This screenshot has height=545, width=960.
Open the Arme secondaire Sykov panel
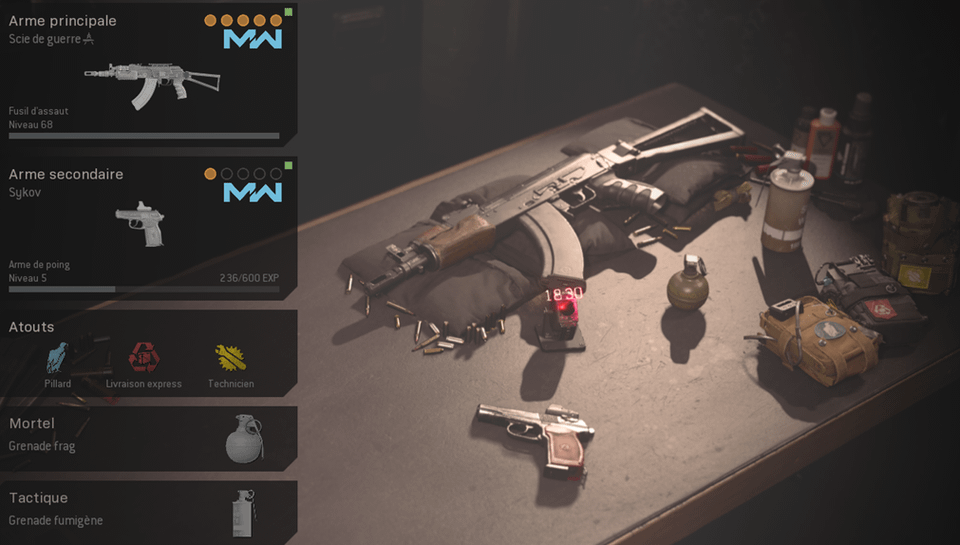pos(148,226)
